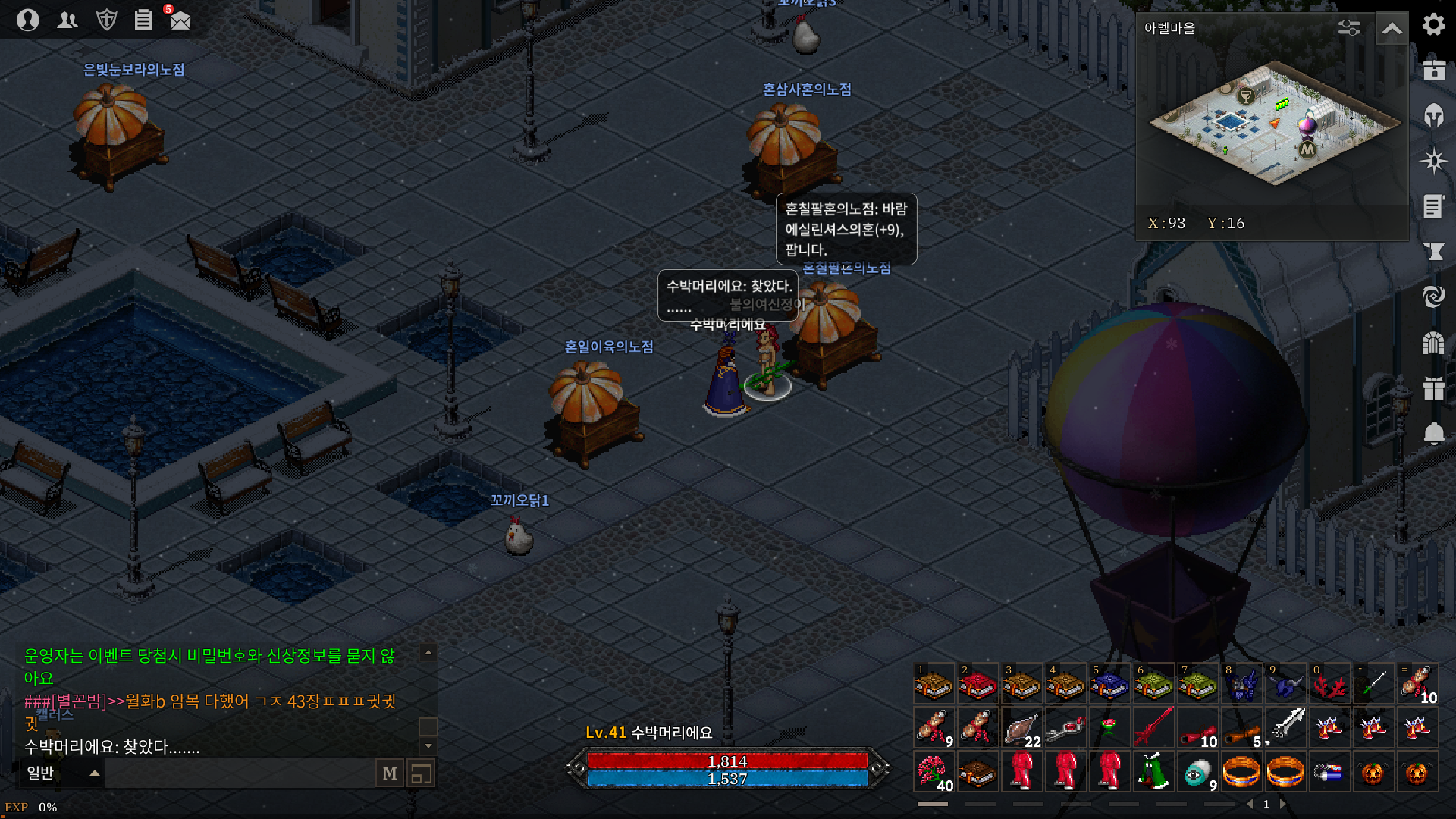Image resolution: width=1456 pixels, height=819 pixels.
Task: Open the 일반 chat channel dropdown
Action: click(x=62, y=773)
